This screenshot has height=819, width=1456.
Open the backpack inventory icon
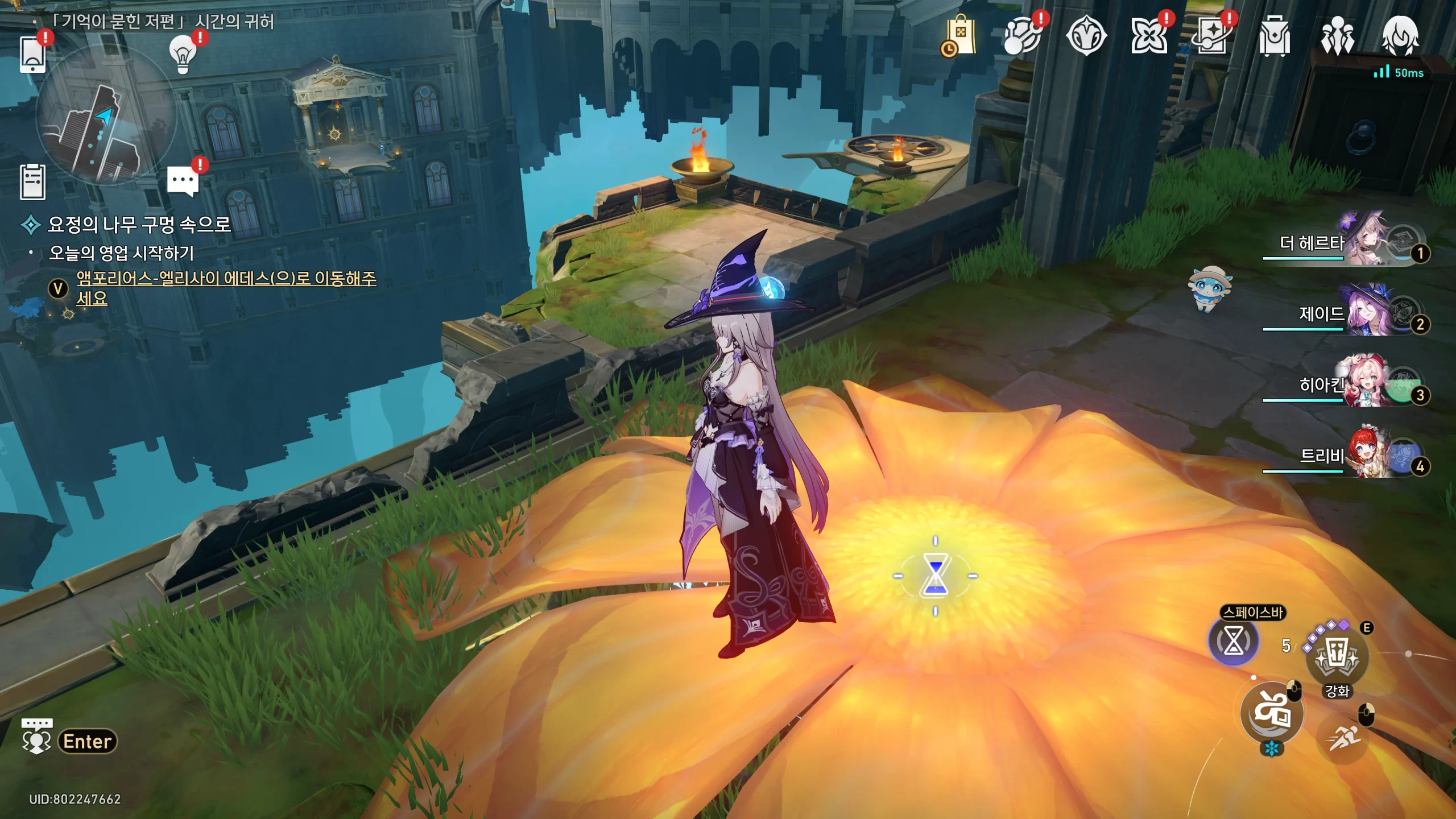point(1274,37)
